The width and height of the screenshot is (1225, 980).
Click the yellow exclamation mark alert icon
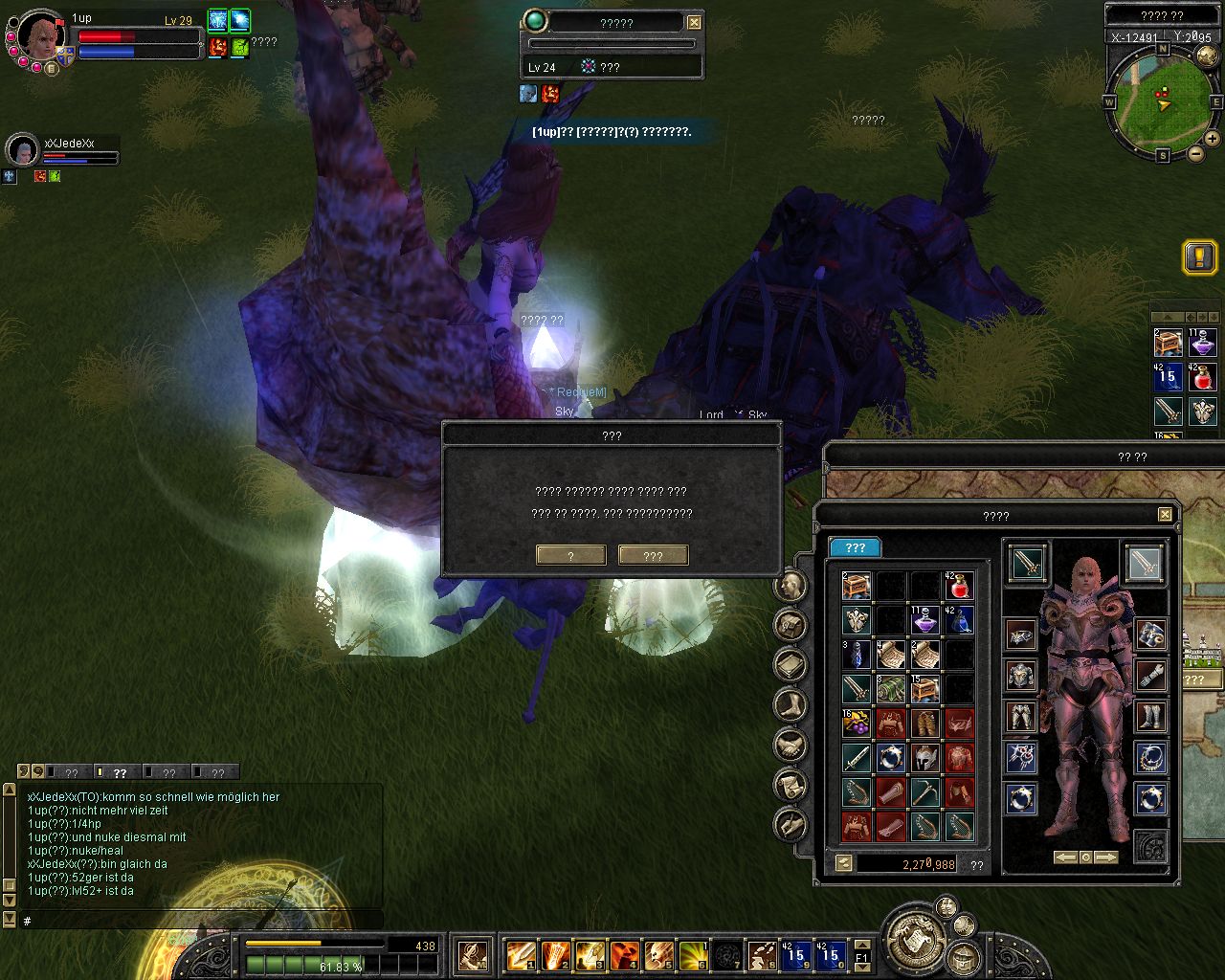[x=1199, y=257]
